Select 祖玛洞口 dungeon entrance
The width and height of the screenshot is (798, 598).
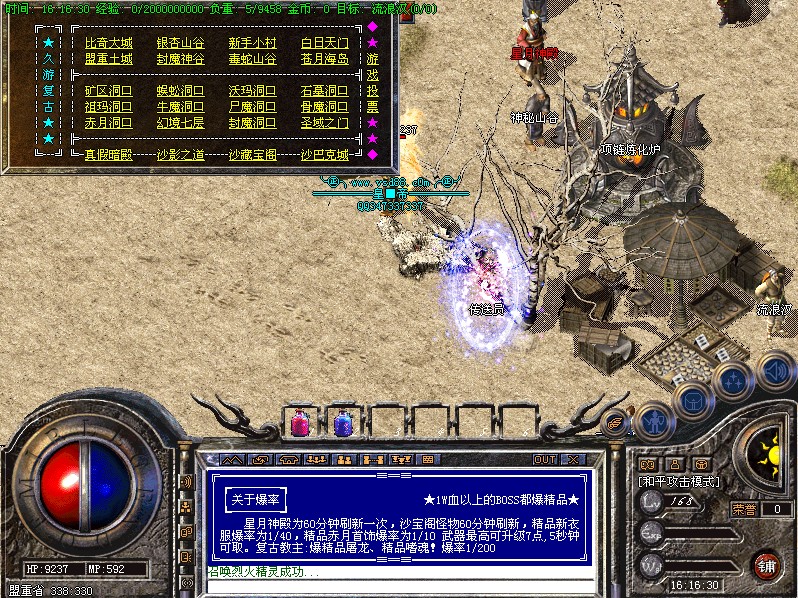pyautogui.click(x=108, y=107)
